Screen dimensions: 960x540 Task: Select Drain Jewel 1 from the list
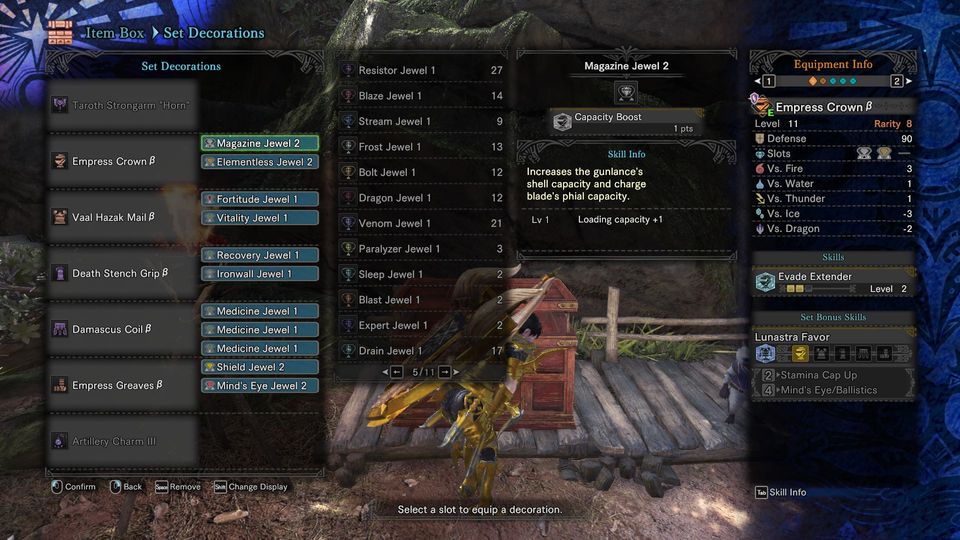point(422,351)
